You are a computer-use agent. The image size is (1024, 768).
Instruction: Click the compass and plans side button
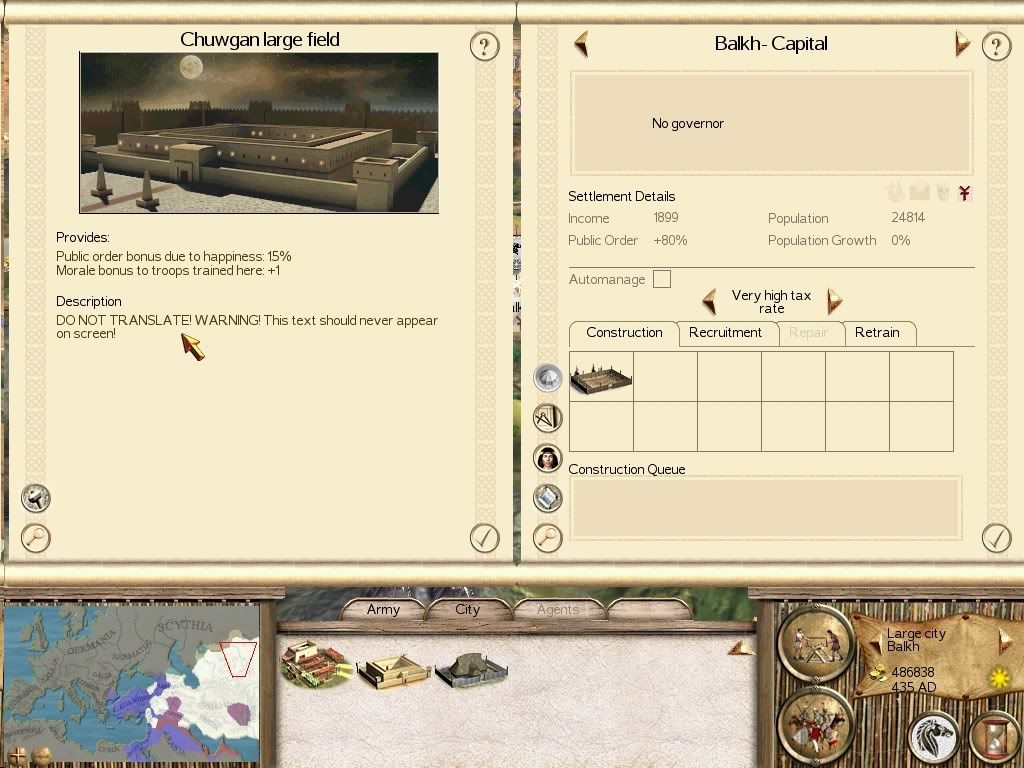click(x=547, y=418)
